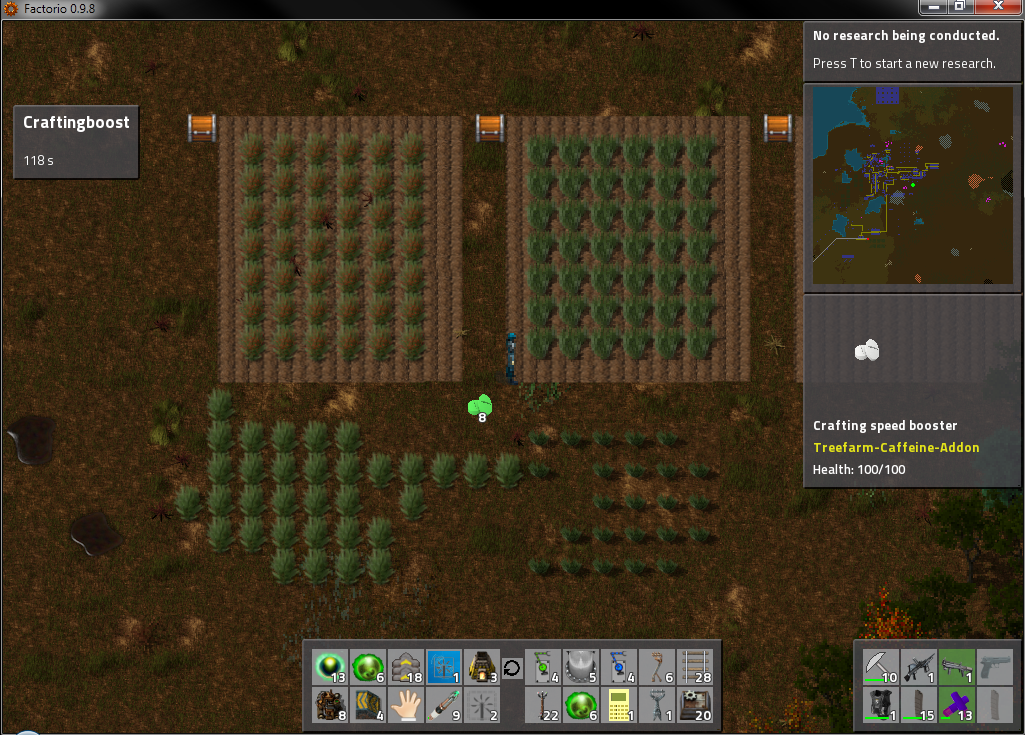Select the small electric pole slot with 22
Viewport: 1025px width, 735px height.
(x=543, y=705)
